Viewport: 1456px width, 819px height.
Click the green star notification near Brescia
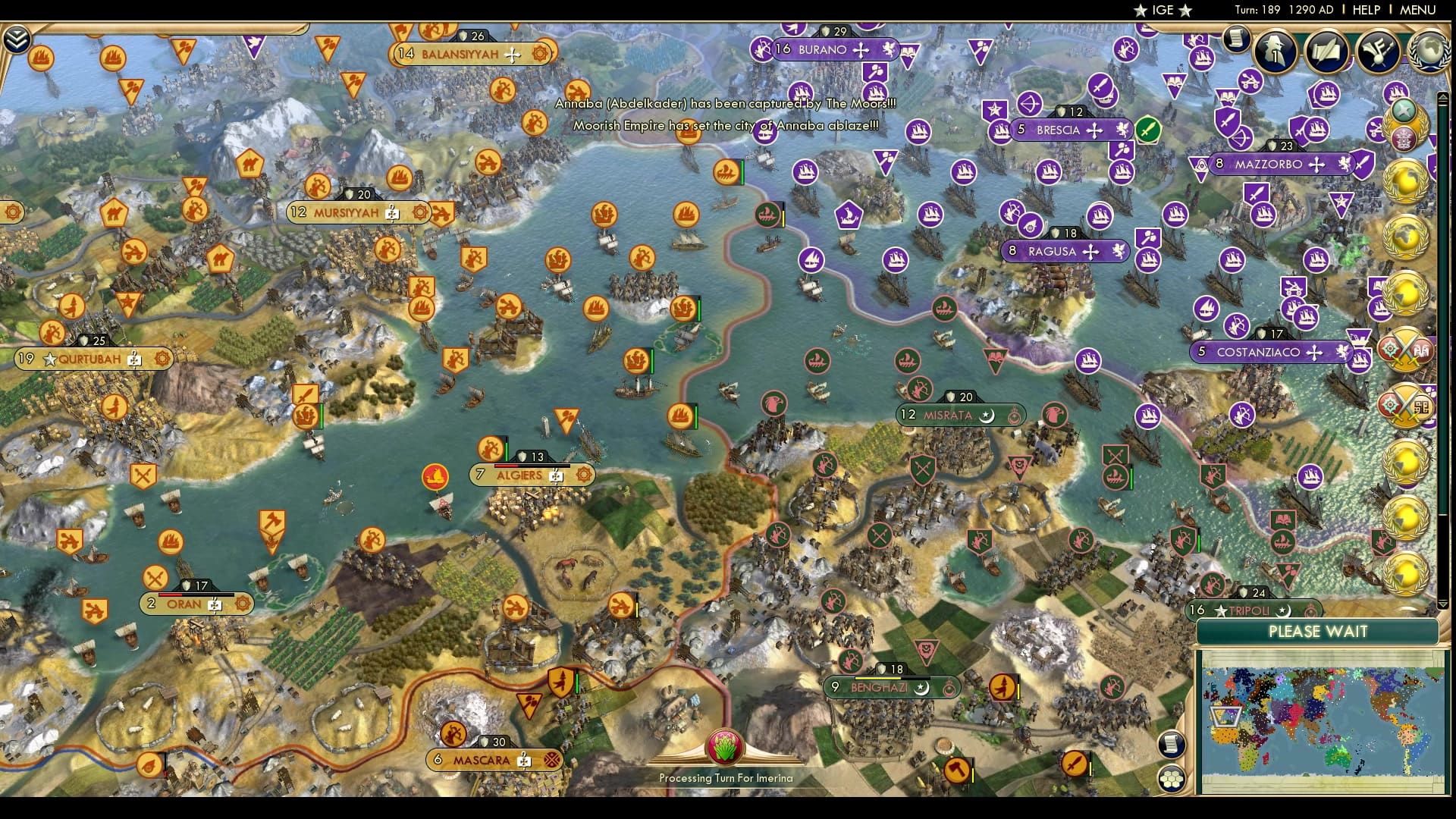pyautogui.click(x=1148, y=129)
